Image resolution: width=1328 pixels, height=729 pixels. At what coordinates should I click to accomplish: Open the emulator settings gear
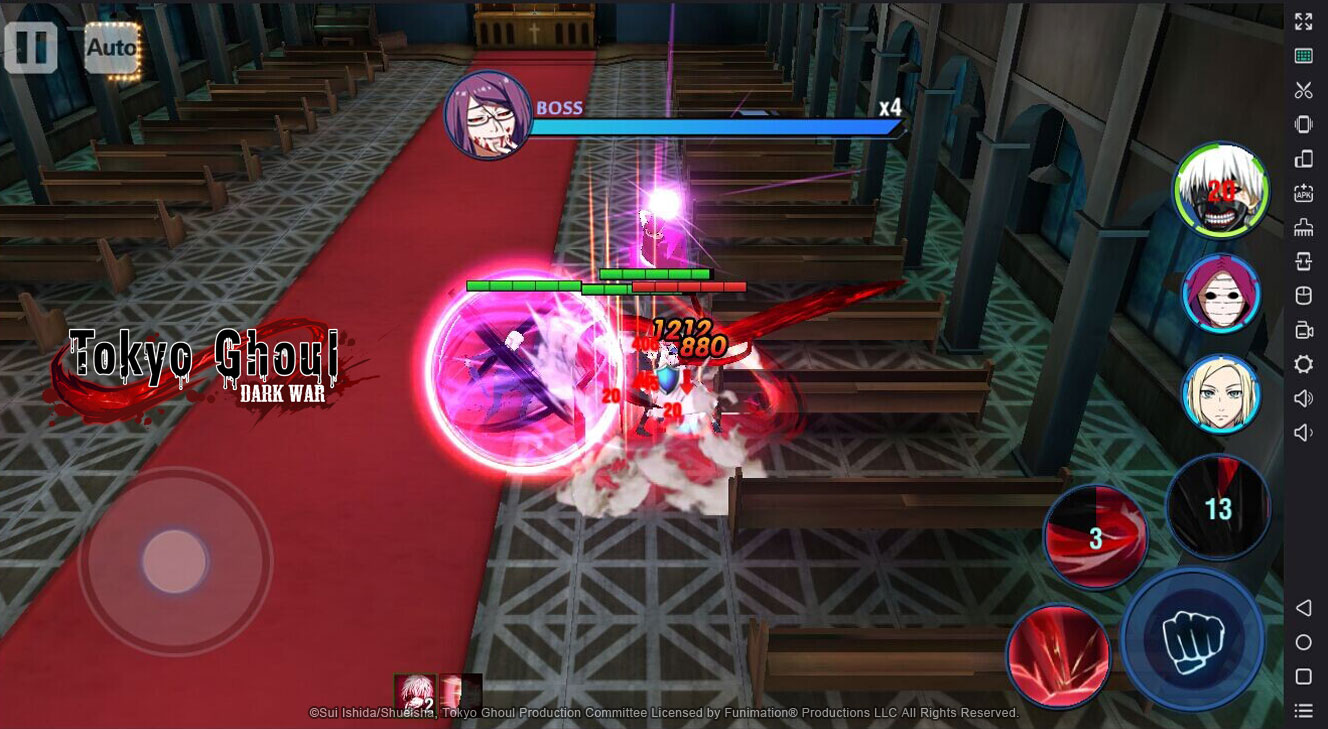pos(1303,364)
